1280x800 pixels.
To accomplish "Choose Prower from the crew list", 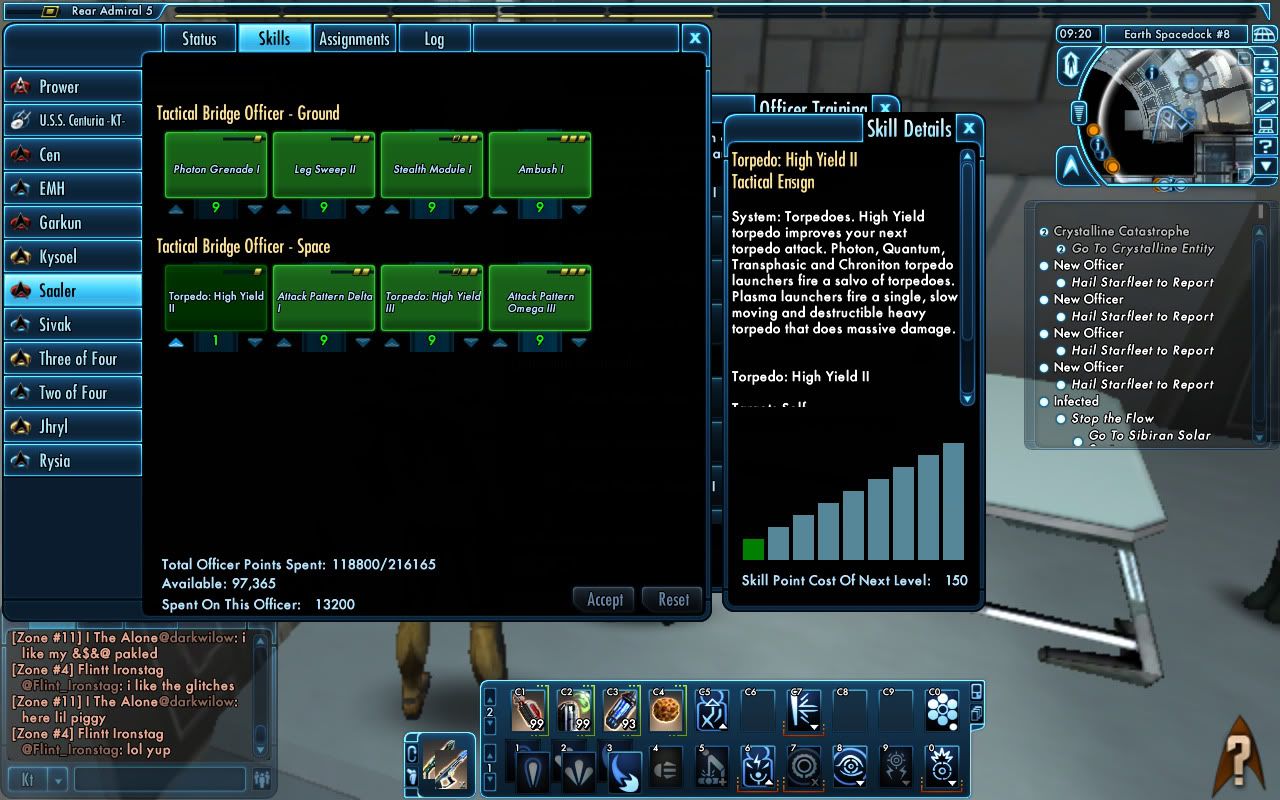I will 72,87.
